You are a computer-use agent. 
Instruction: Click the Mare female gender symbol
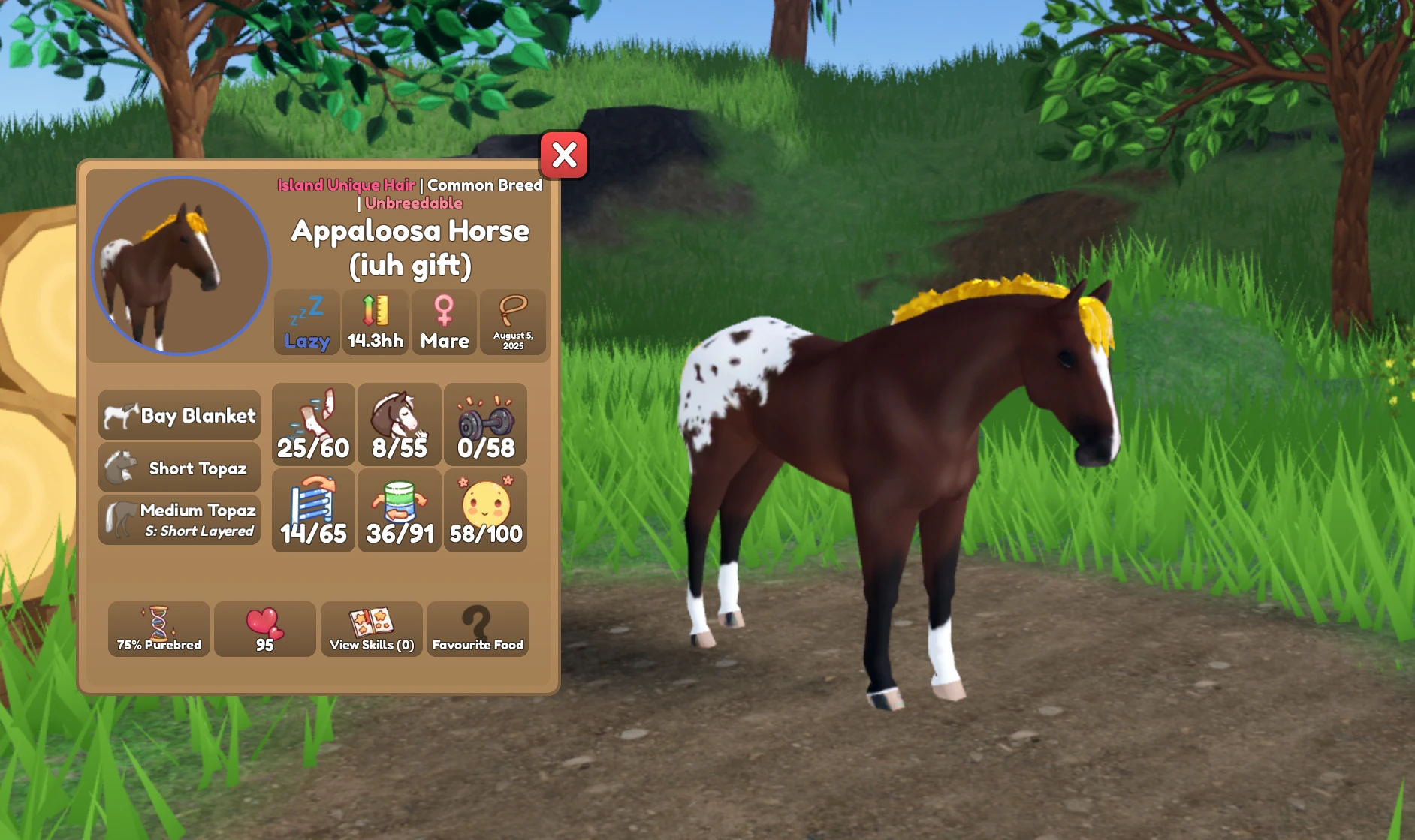(x=444, y=321)
